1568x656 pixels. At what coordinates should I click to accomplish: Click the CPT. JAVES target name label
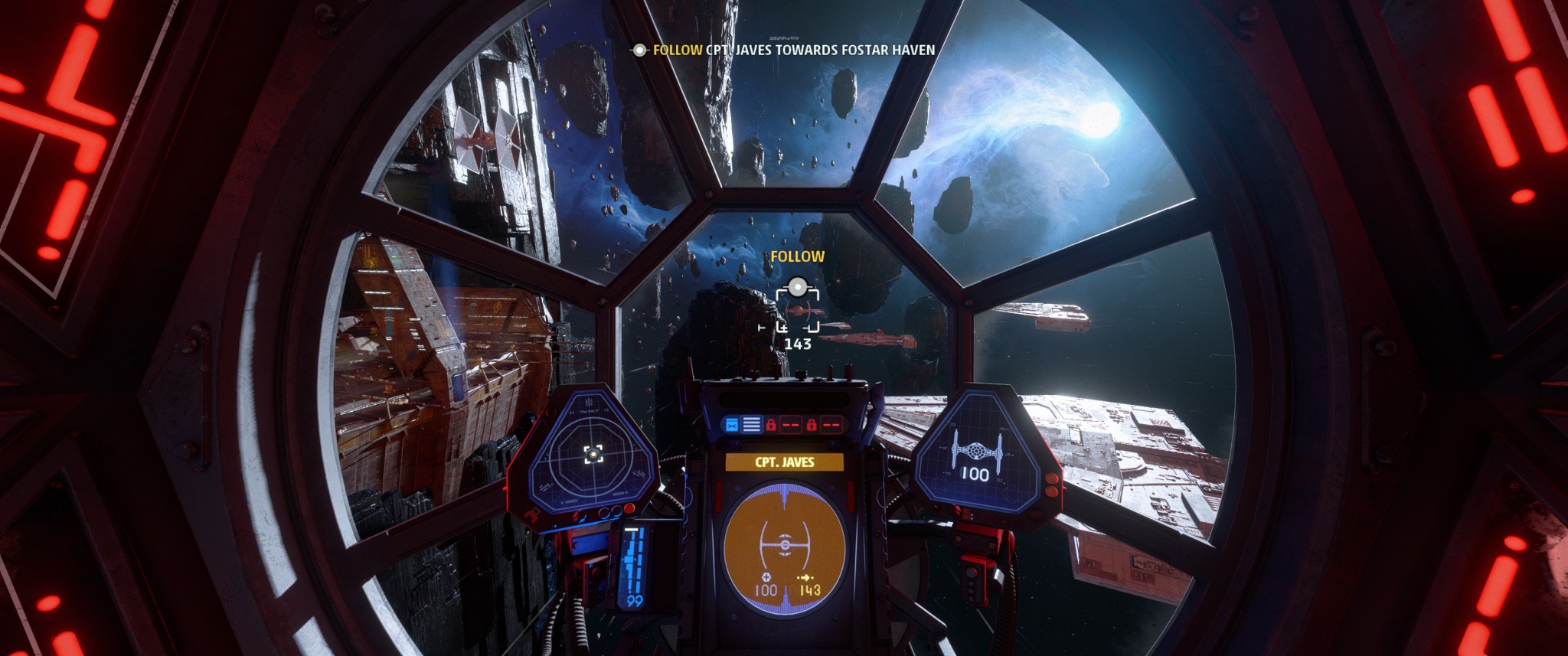[784, 462]
